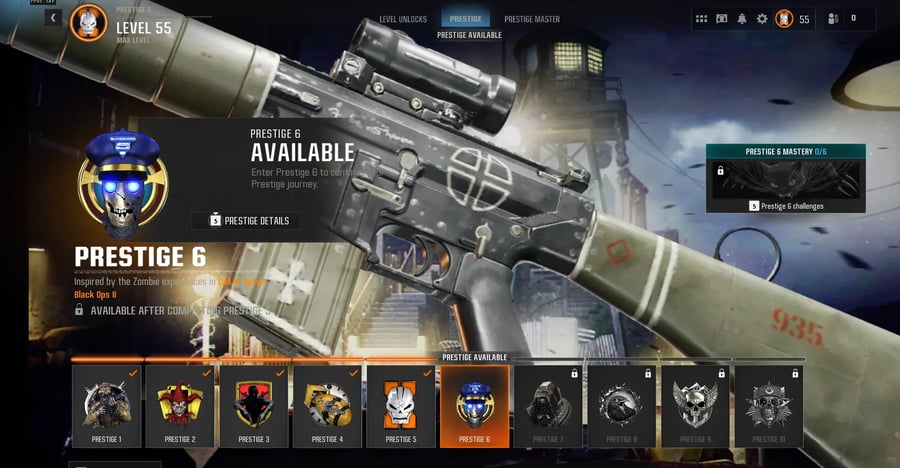Select the Prestige 1 tile
Viewport: 900px width, 468px height.
[107, 405]
